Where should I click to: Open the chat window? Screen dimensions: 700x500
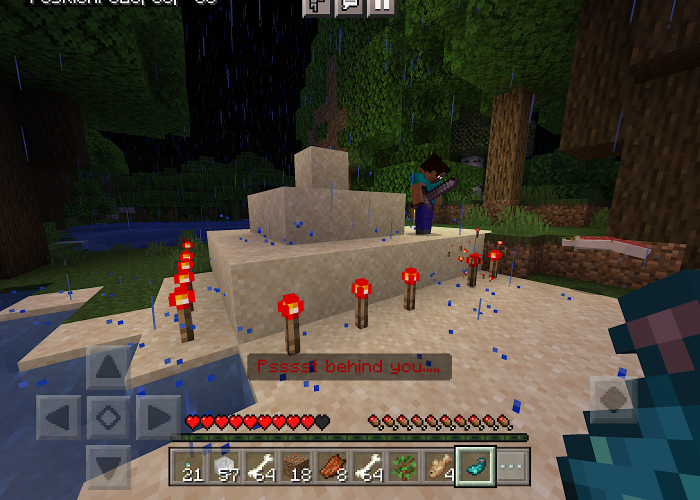click(349, 6)
